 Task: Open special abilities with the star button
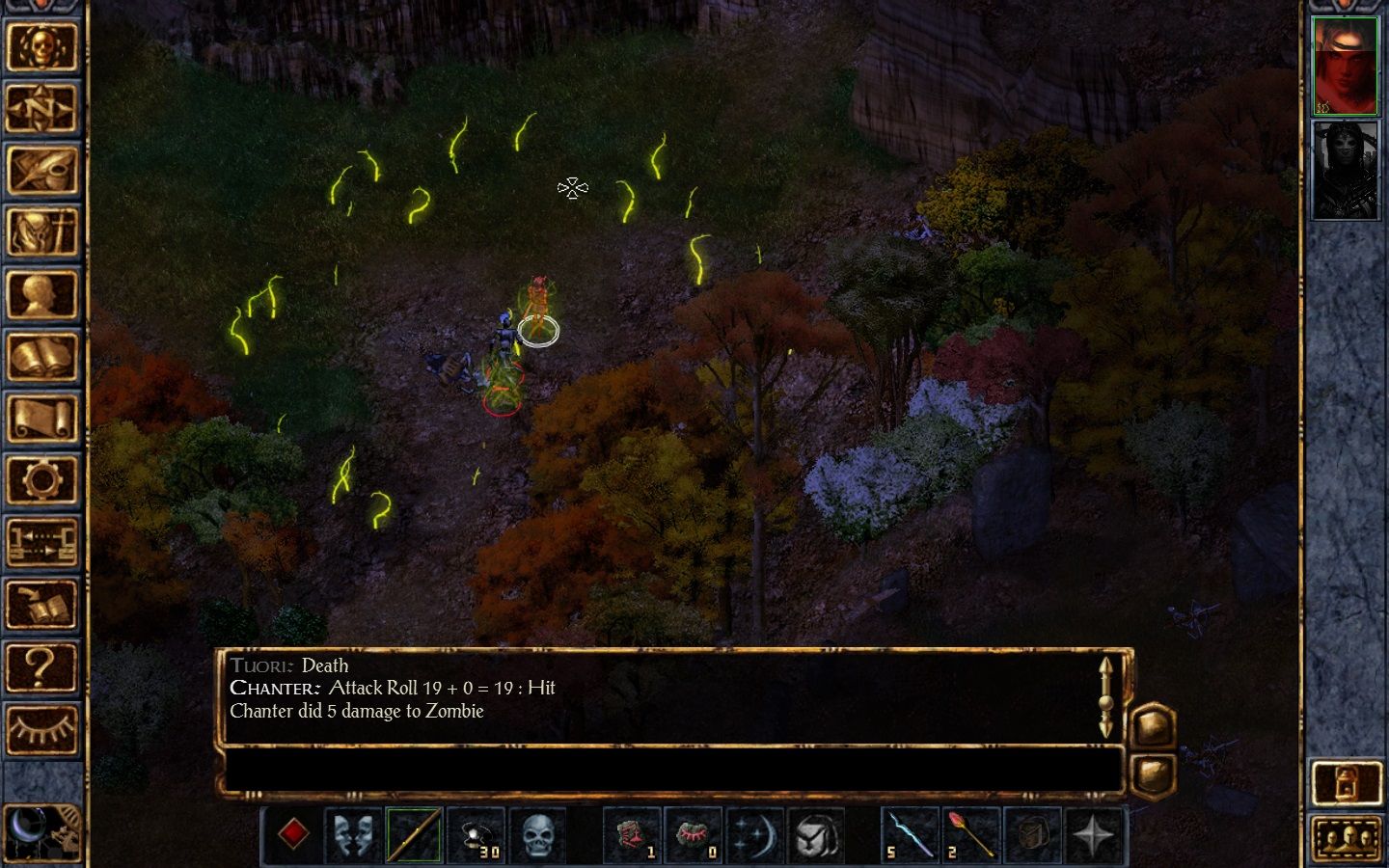pos(1094,834)
